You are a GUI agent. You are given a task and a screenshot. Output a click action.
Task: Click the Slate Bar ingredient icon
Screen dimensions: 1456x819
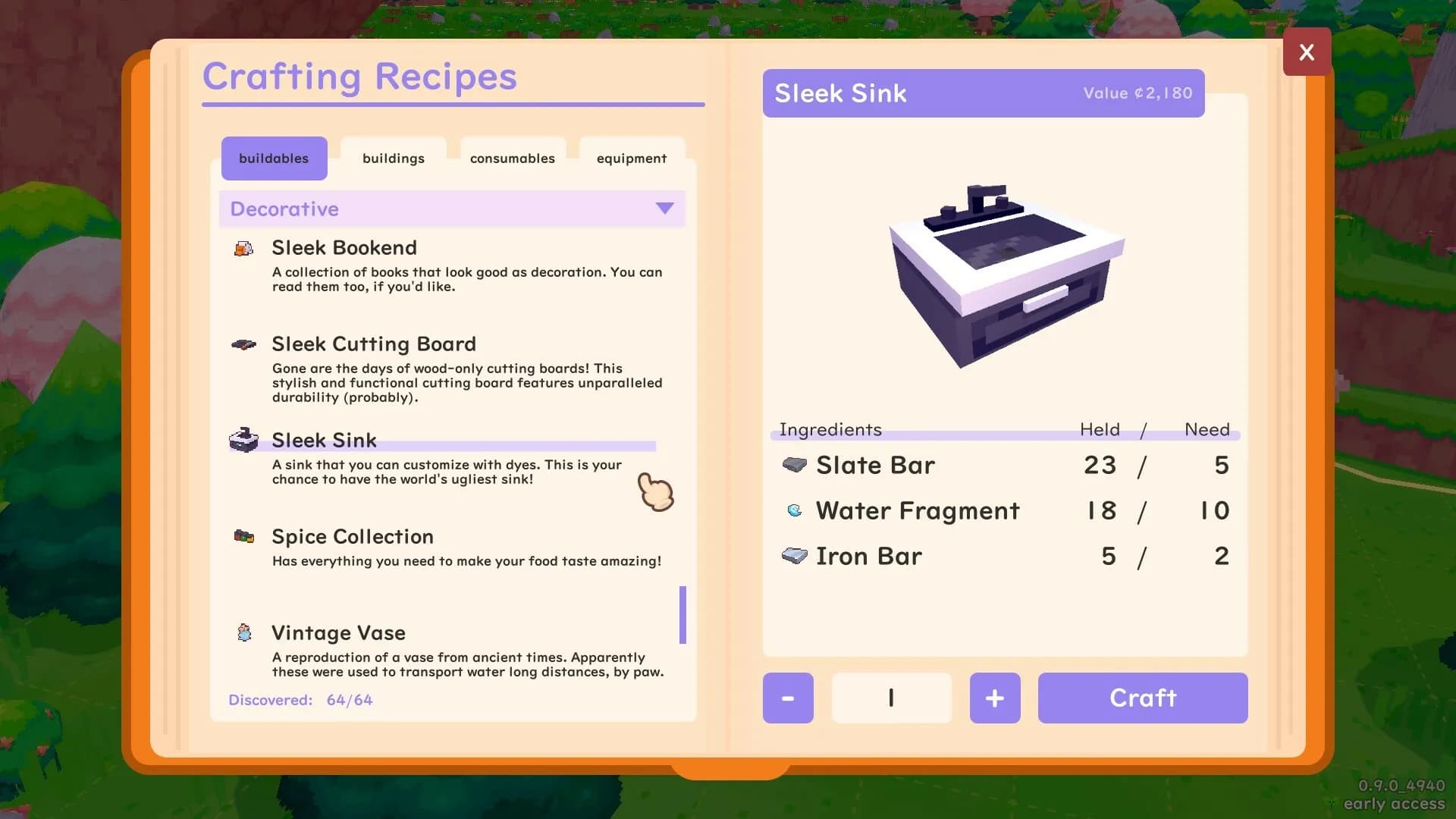pyautogui.click(x=793, y=465)
